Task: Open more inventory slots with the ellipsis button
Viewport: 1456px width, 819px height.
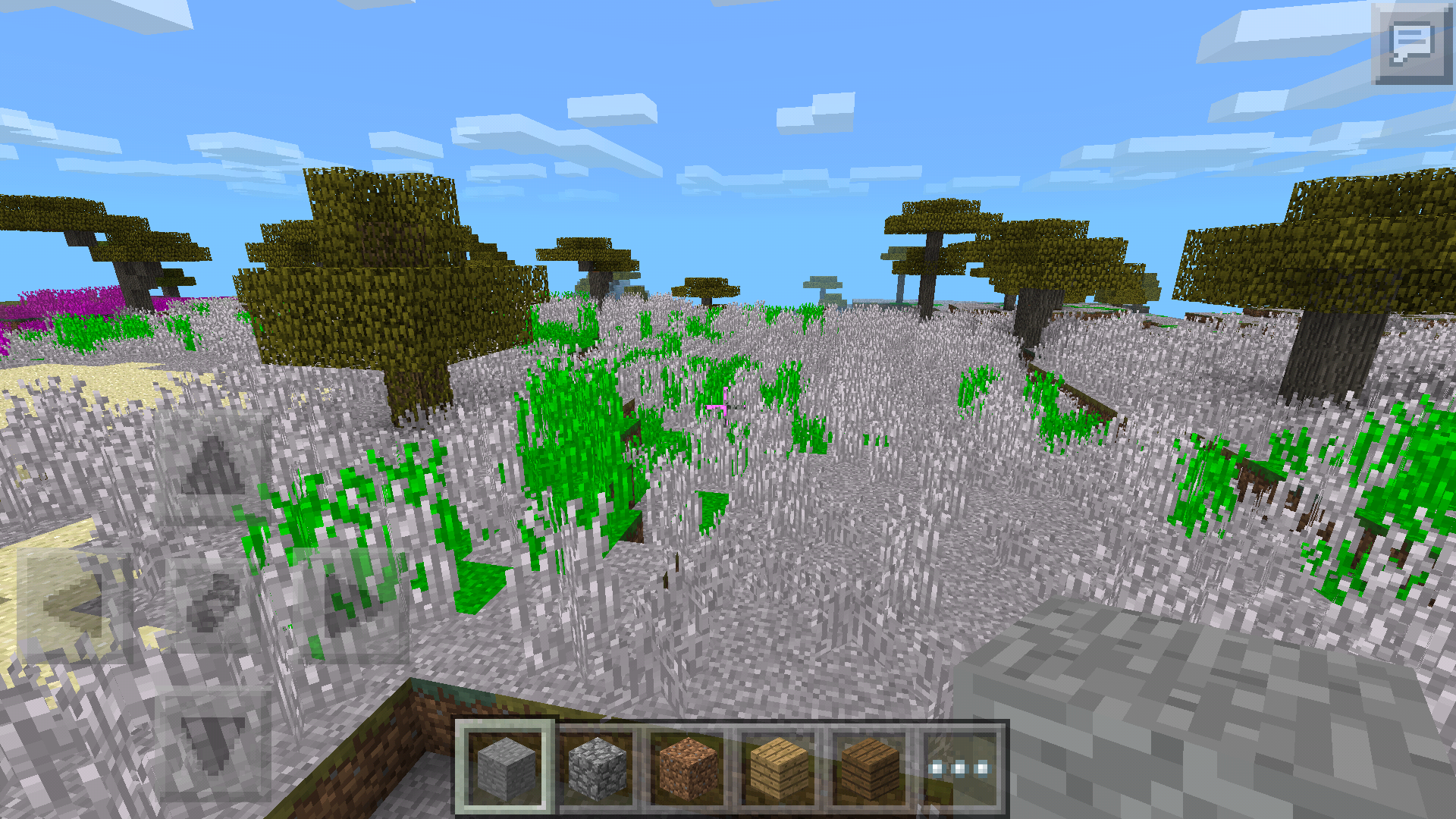Action: pyautogui.click(x=961, y=767)
